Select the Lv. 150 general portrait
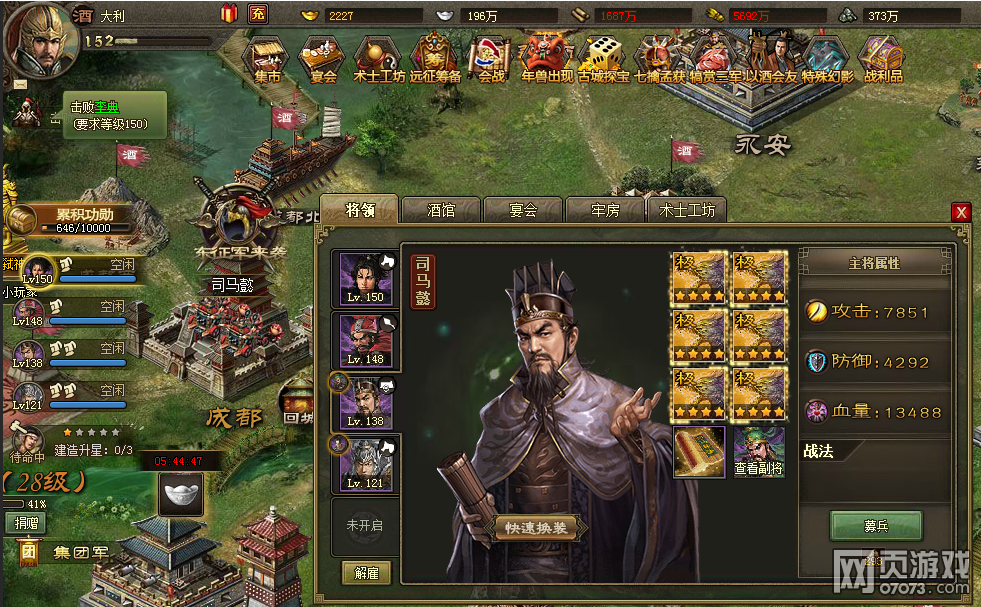This screenshot has height=607, width=981. pos(365,278)
